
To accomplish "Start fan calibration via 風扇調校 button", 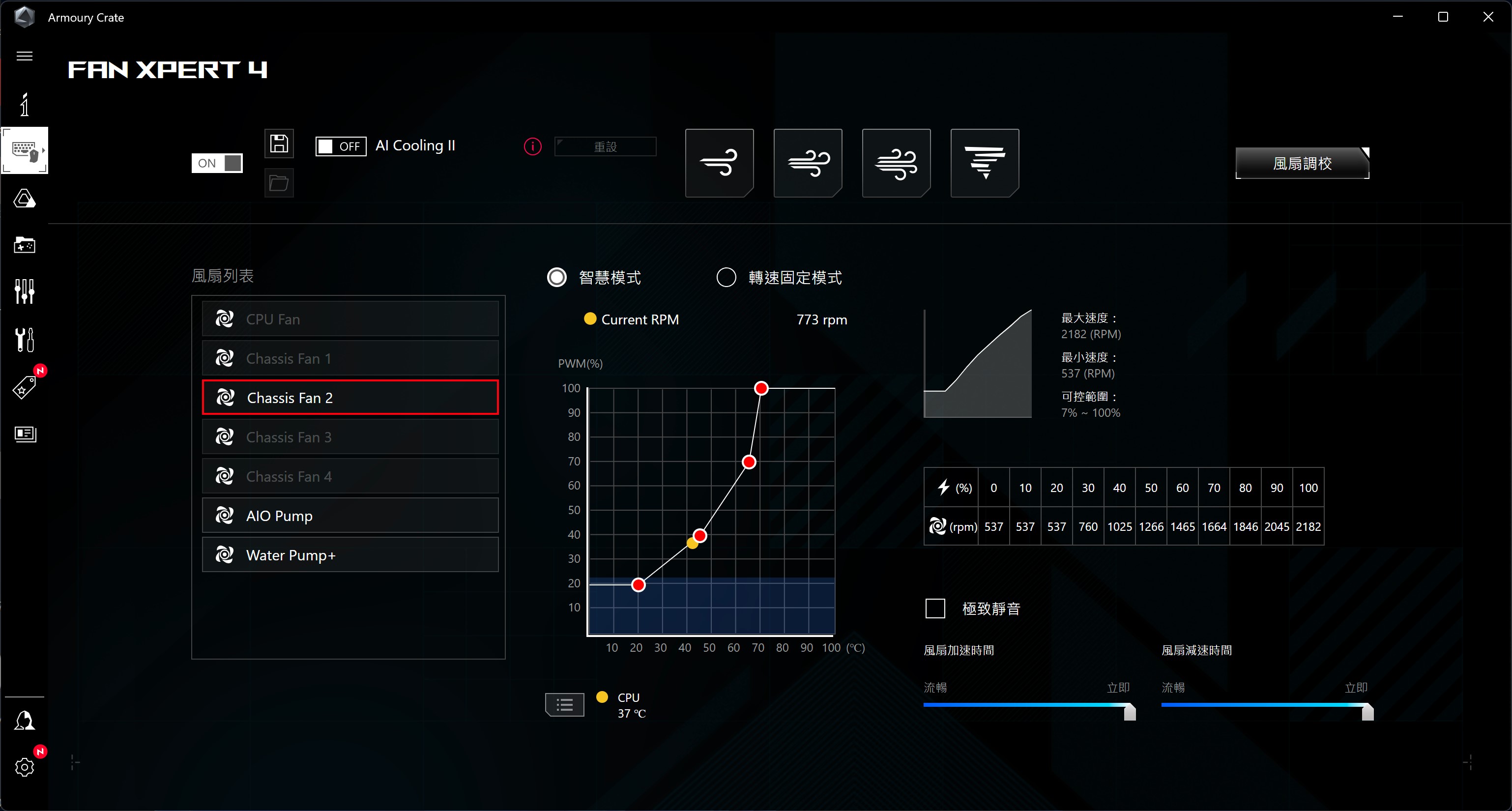I will click(1302, 163).
